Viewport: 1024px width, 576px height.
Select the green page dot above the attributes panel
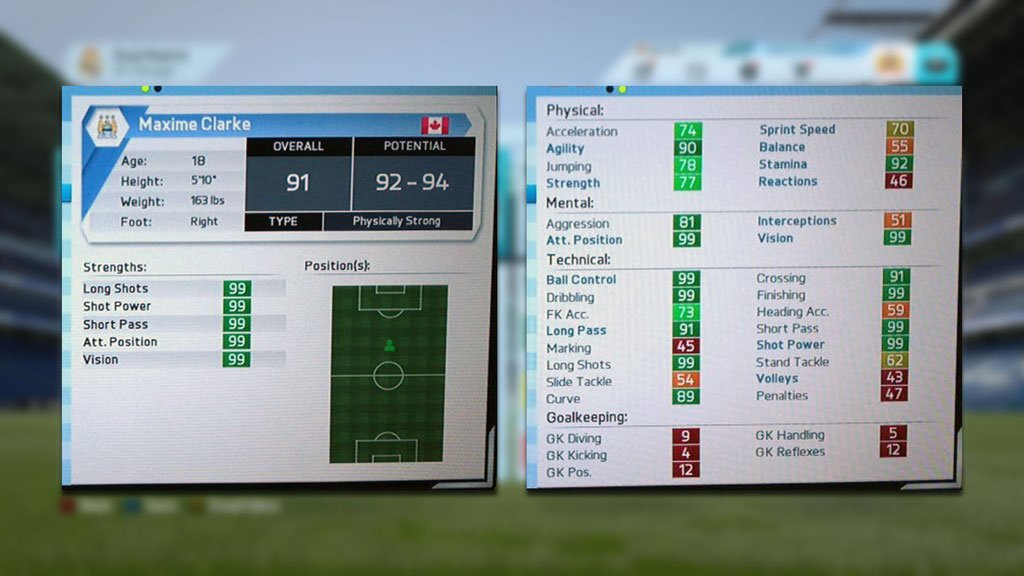click(622, 89)
